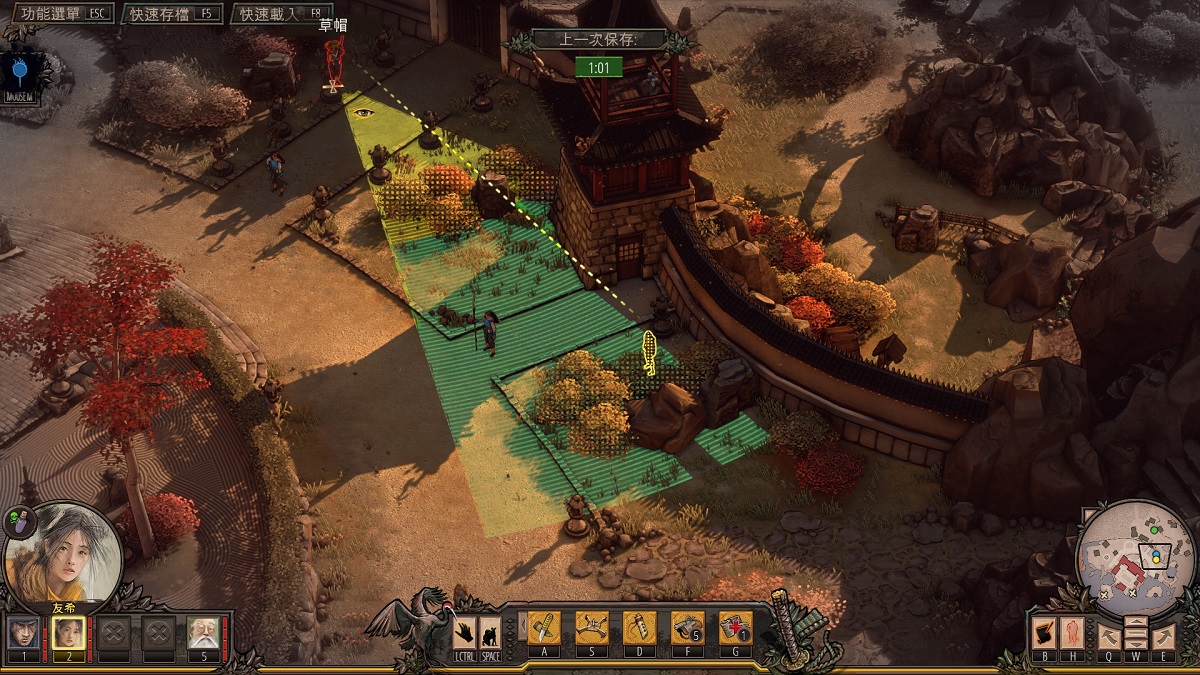This screenshot has height=675, width=1200.
Task: Activate the knife attack ability
Action: click(x=544, y=628)
